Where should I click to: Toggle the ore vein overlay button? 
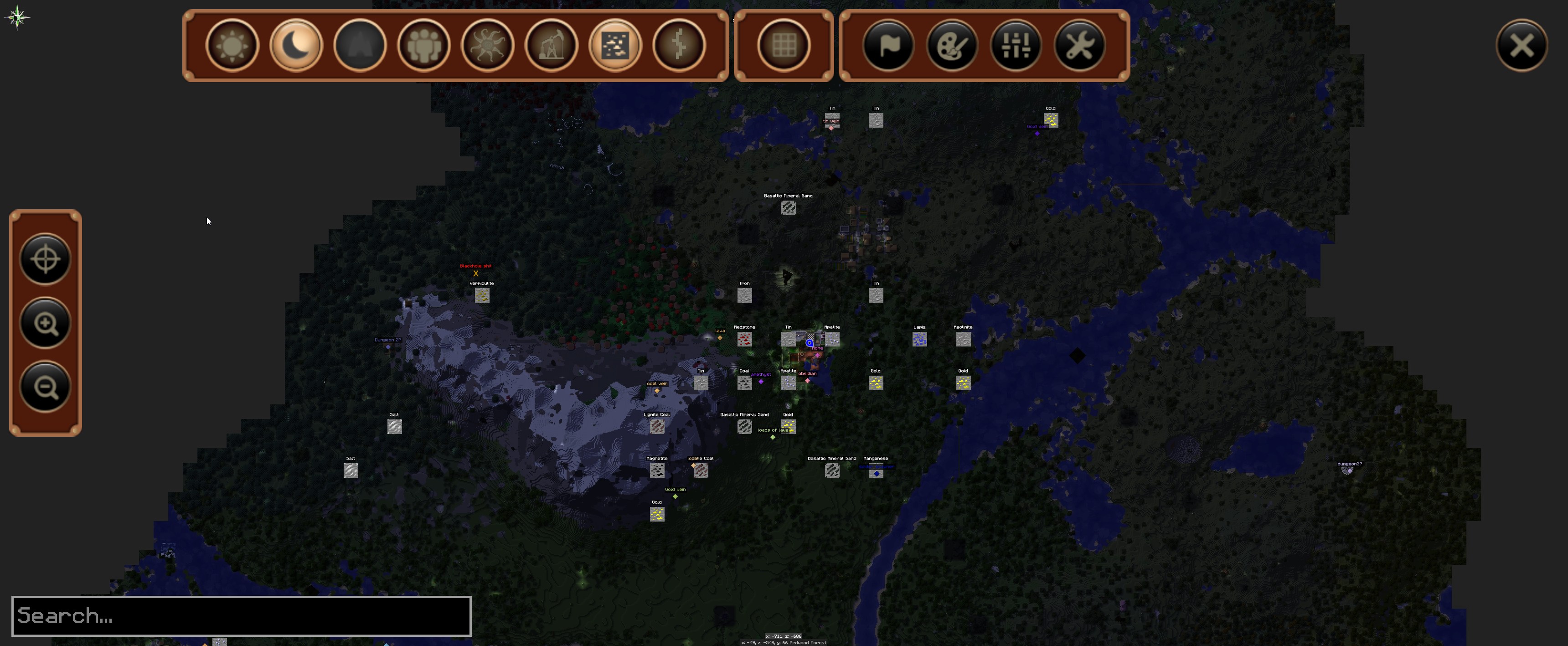click(615, 45)
